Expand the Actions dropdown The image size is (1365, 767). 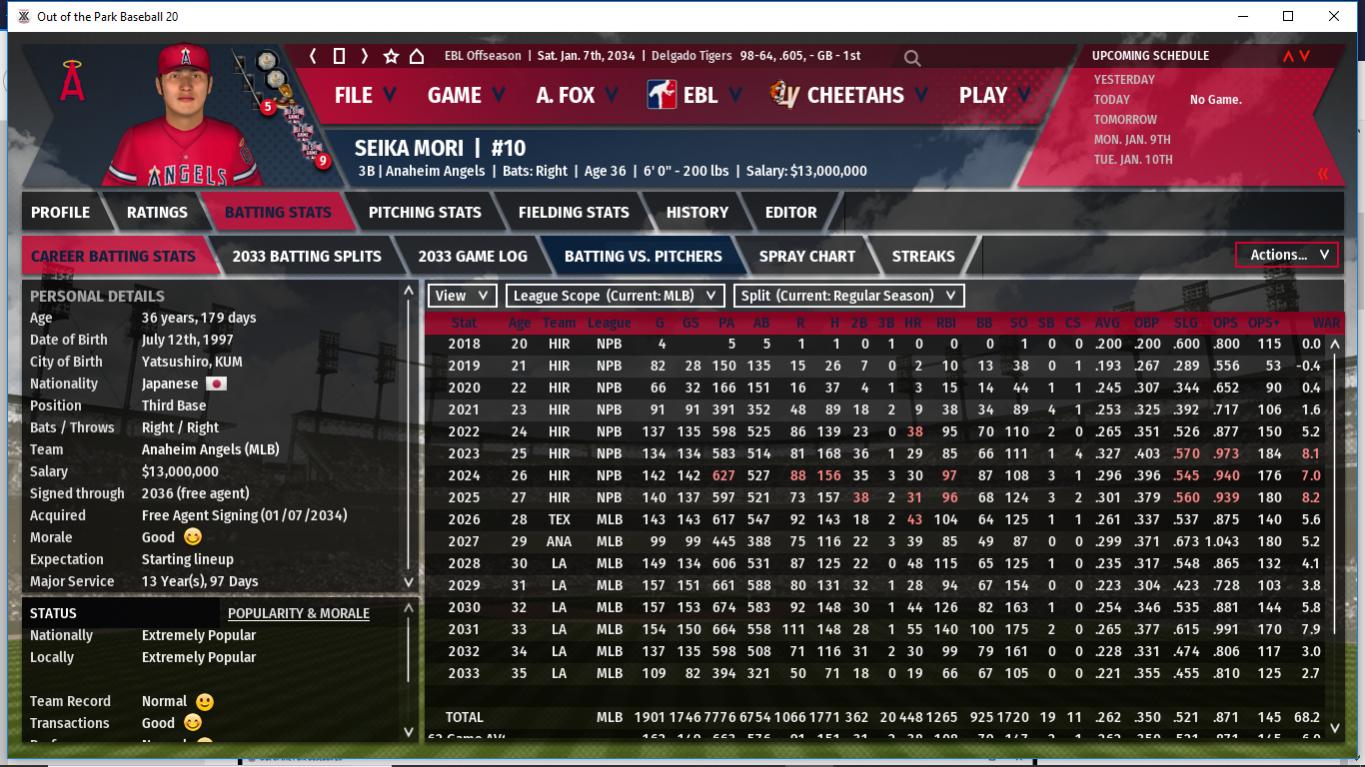coord(1287,255)
